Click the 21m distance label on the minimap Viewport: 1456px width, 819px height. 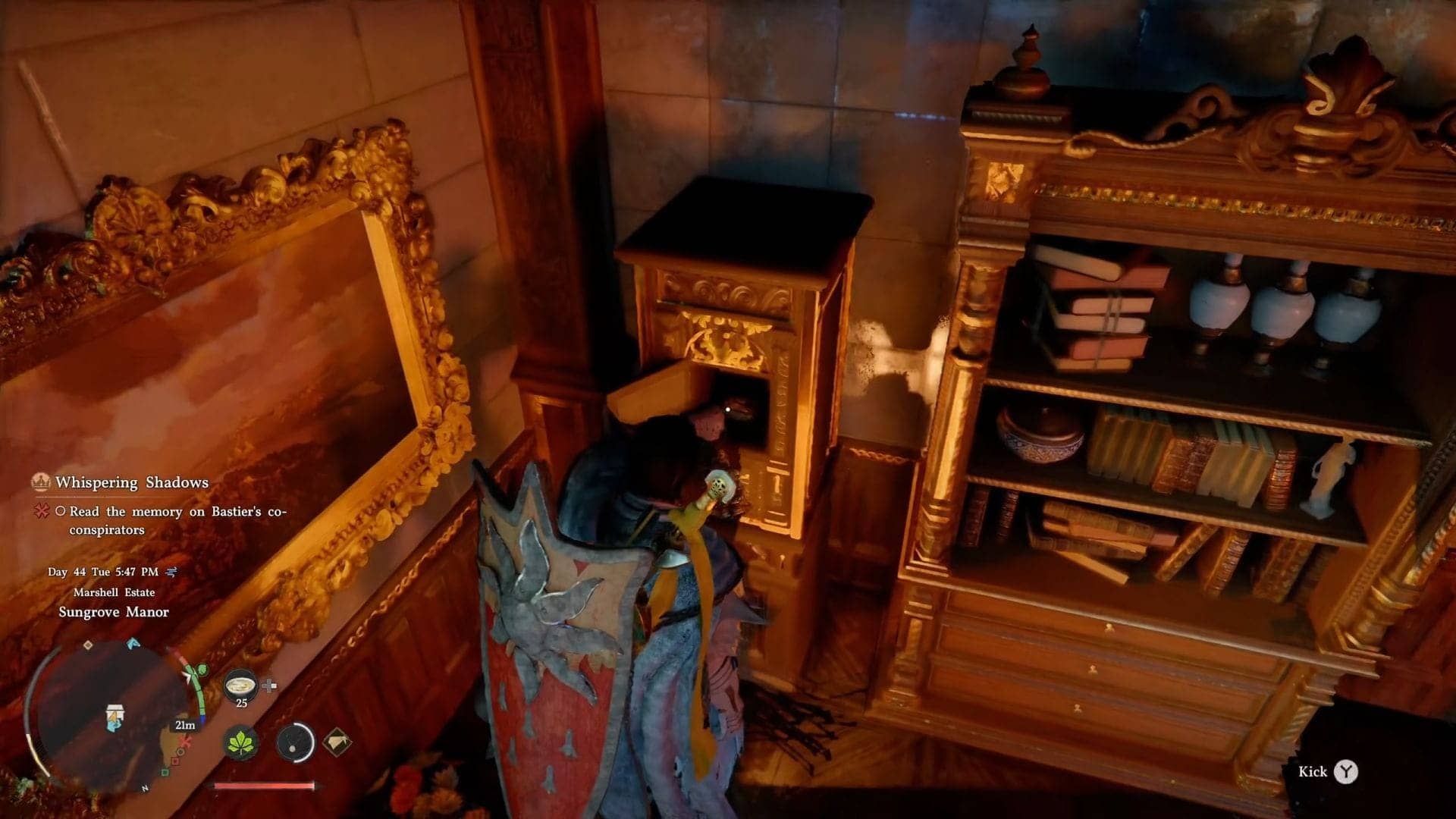click(184, 724)
